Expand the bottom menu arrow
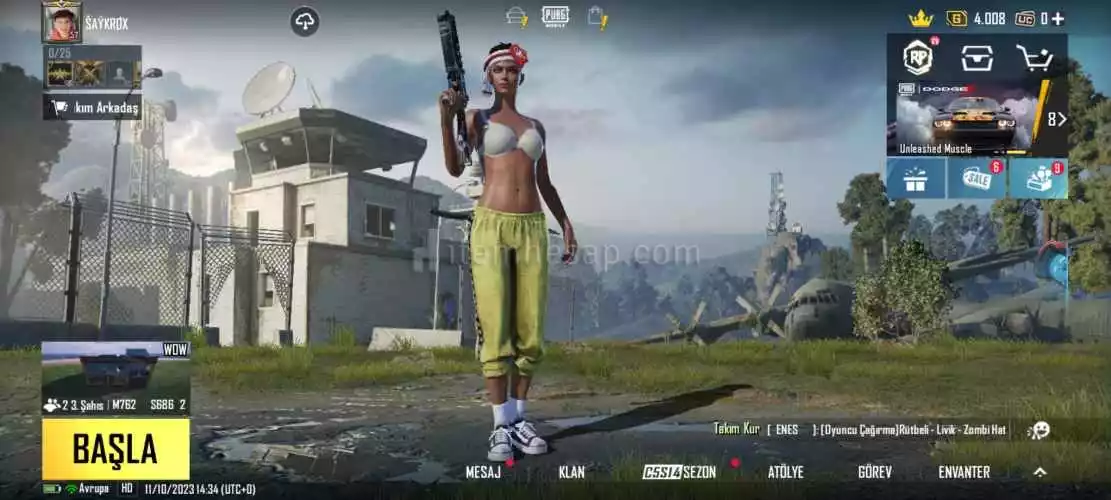Screen dimensions: 1111x500 point(1040,472)
